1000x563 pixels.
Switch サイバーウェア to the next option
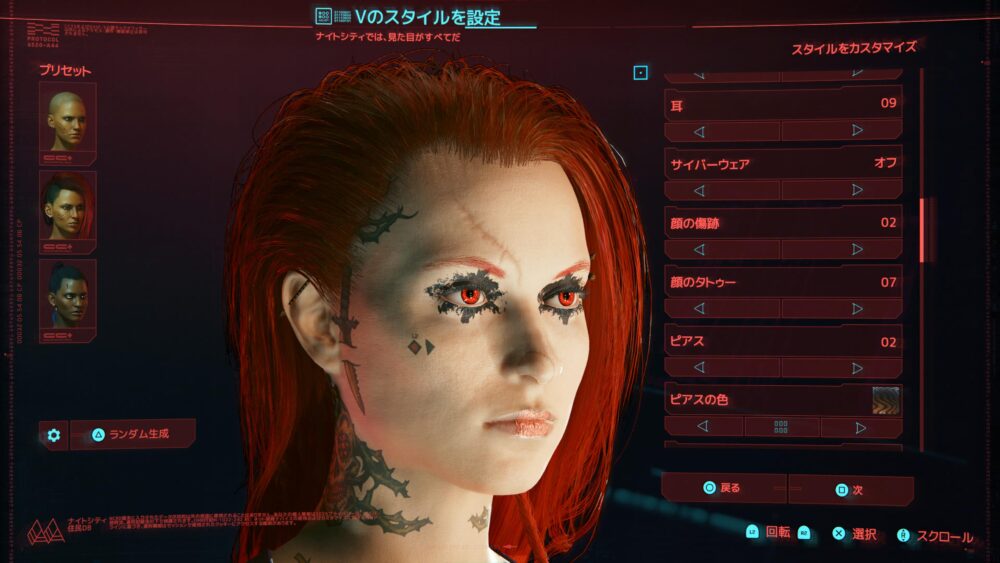click(x=857, y=190)
